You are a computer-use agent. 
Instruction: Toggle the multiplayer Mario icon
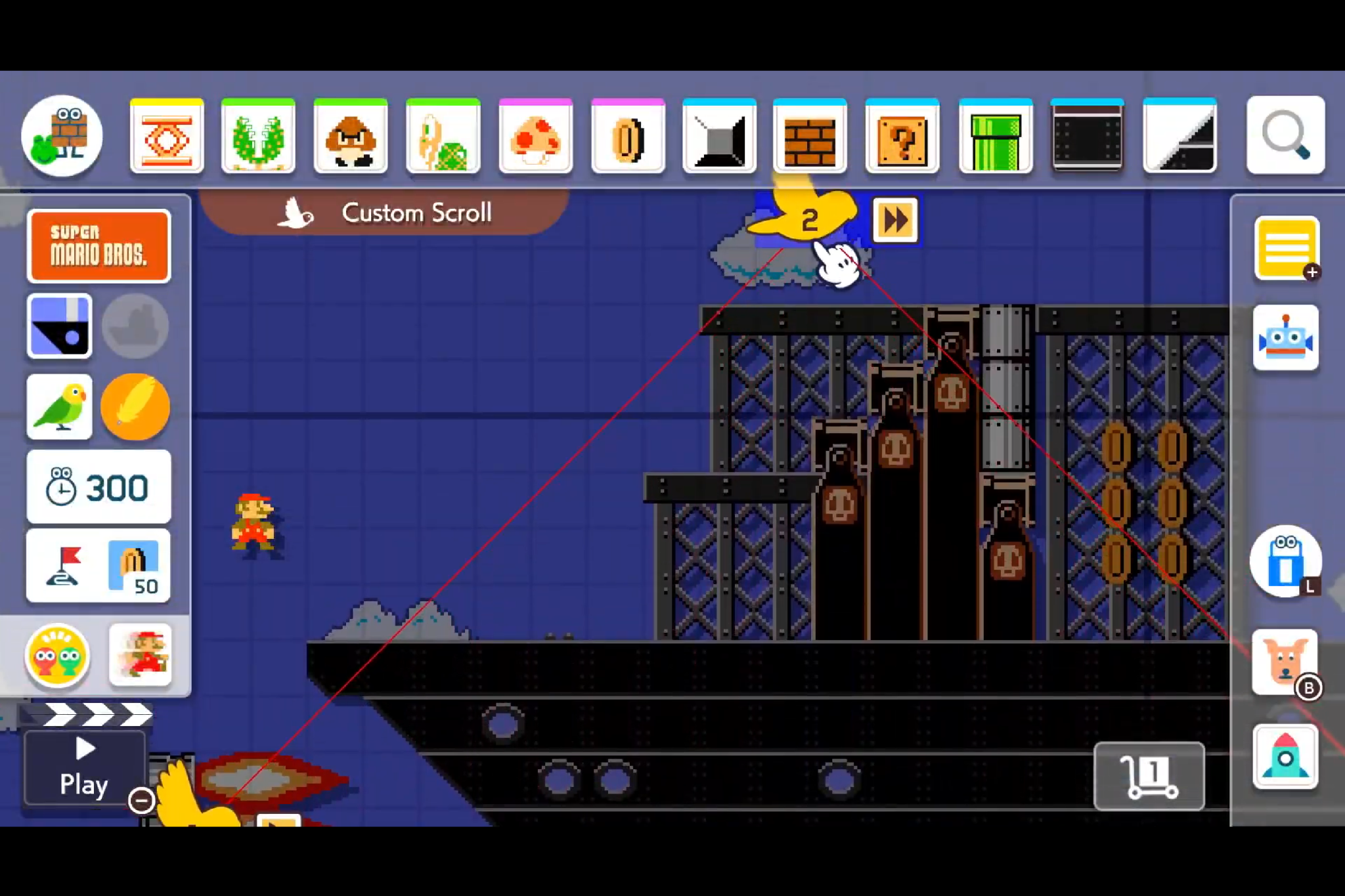coord(140,654)
